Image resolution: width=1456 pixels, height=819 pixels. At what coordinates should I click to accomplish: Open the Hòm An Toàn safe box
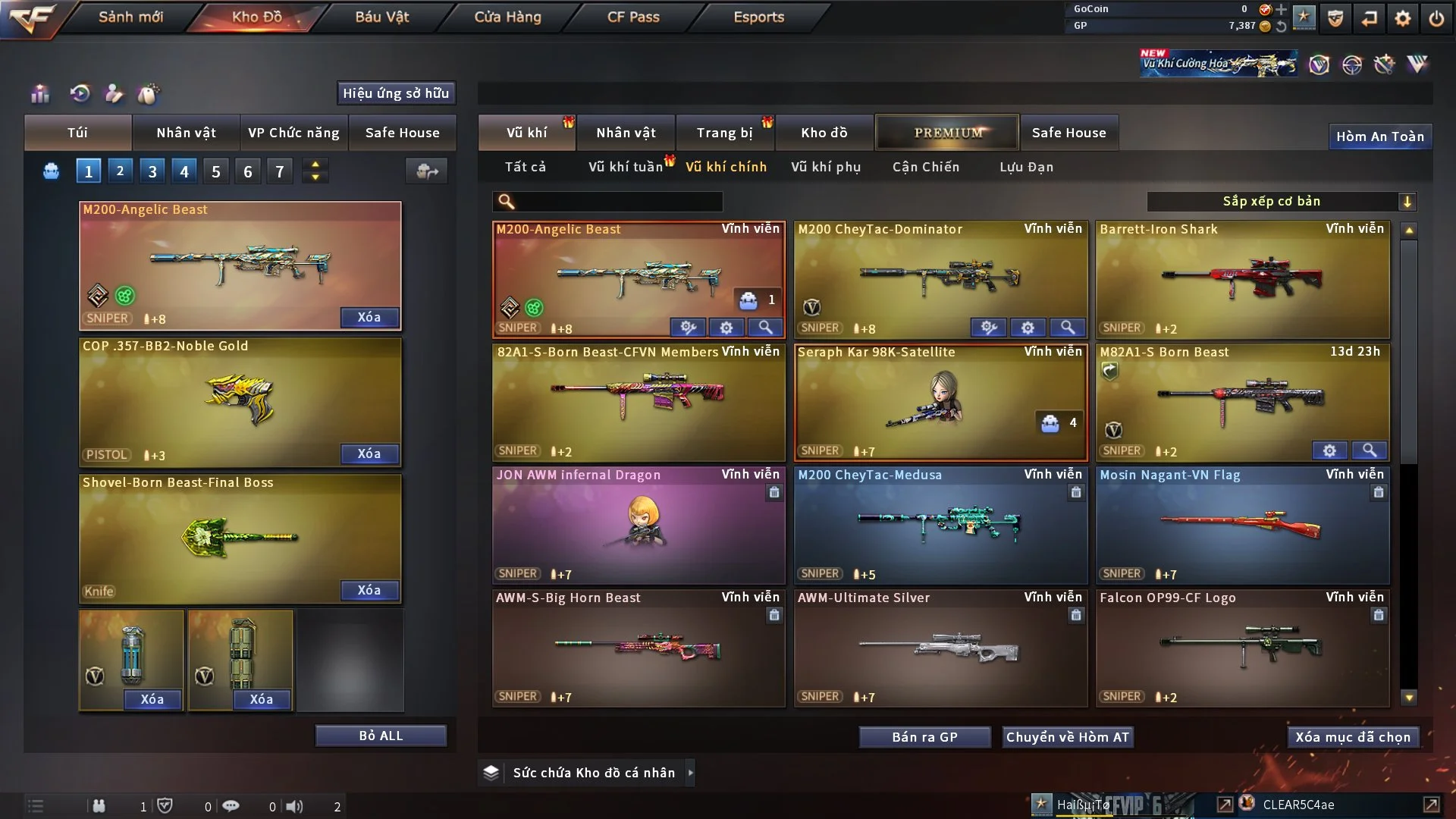[x=1379, y=136]
